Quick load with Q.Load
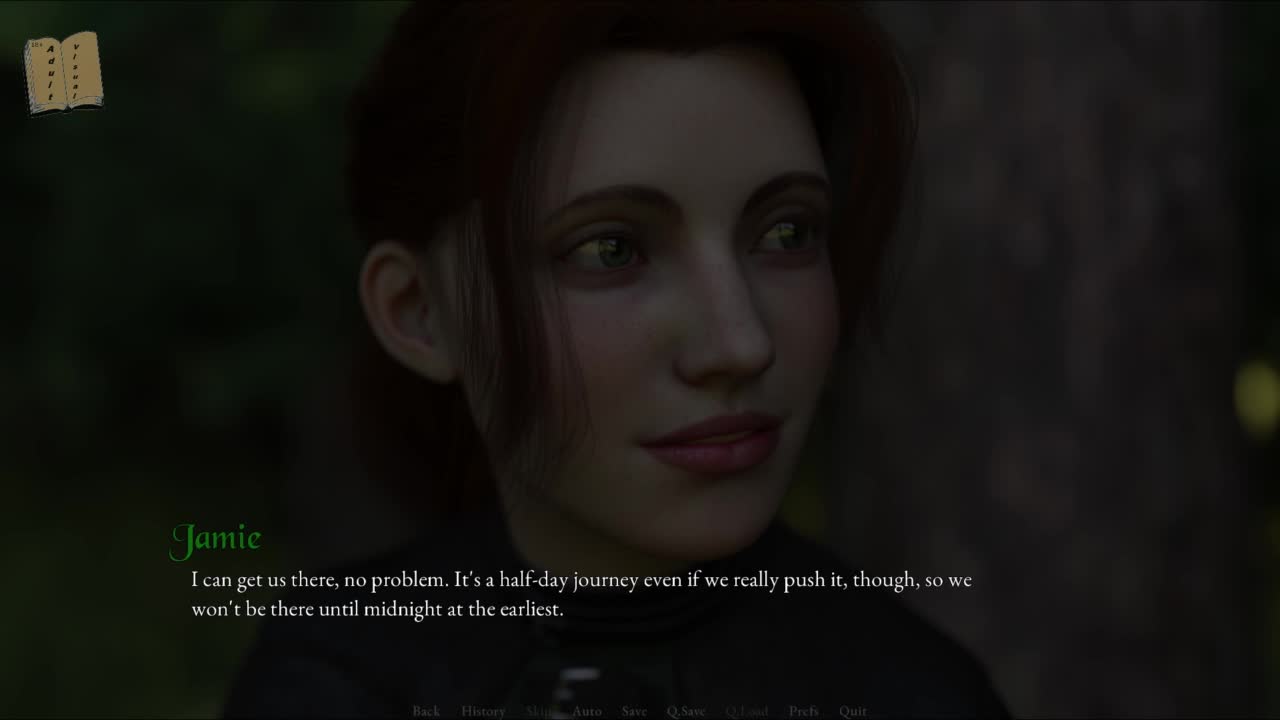1280x720 pixels. pyautogui.click(x=747, y=711)
